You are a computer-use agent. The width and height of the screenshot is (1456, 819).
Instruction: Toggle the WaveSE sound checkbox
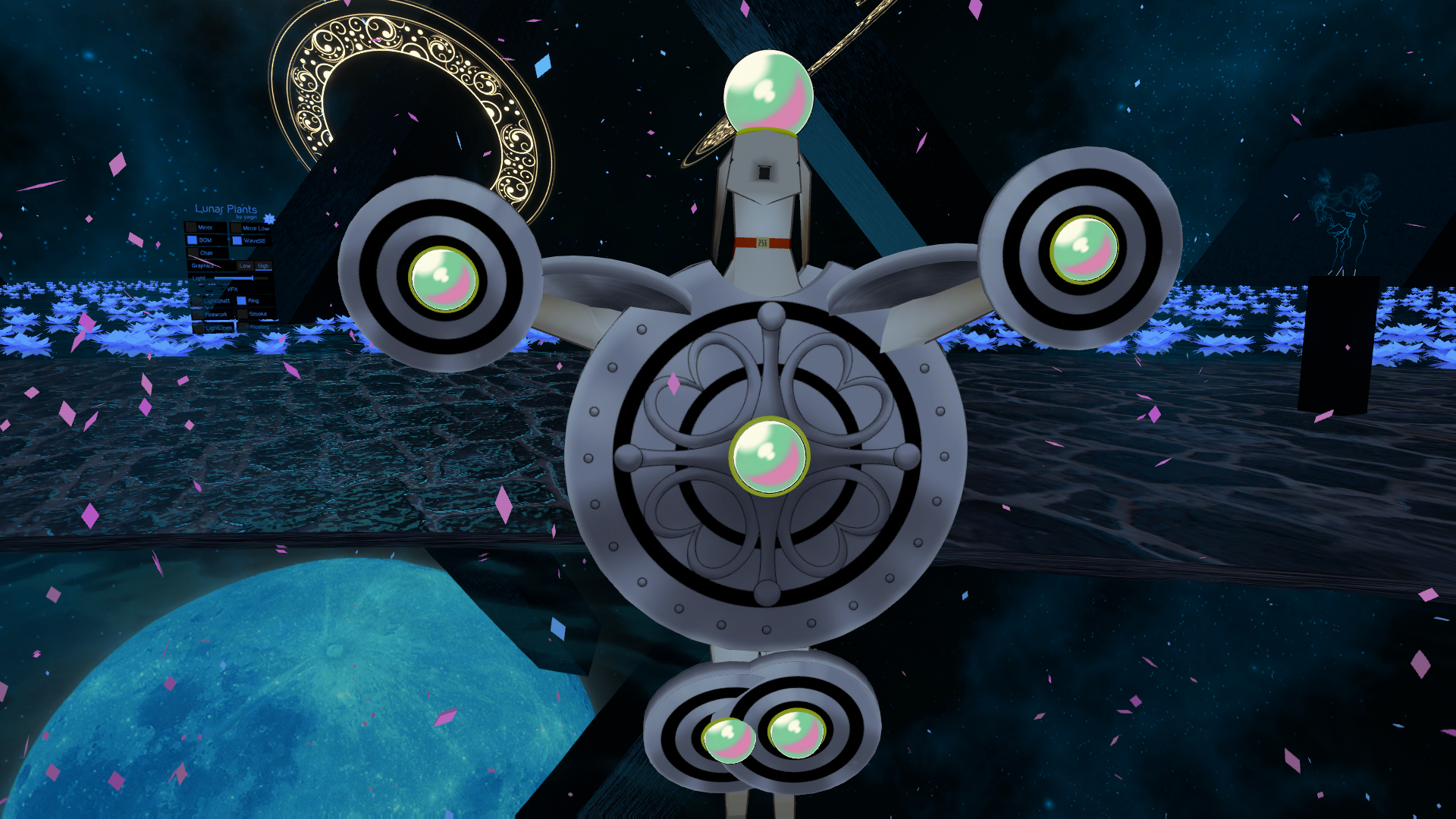237,241
